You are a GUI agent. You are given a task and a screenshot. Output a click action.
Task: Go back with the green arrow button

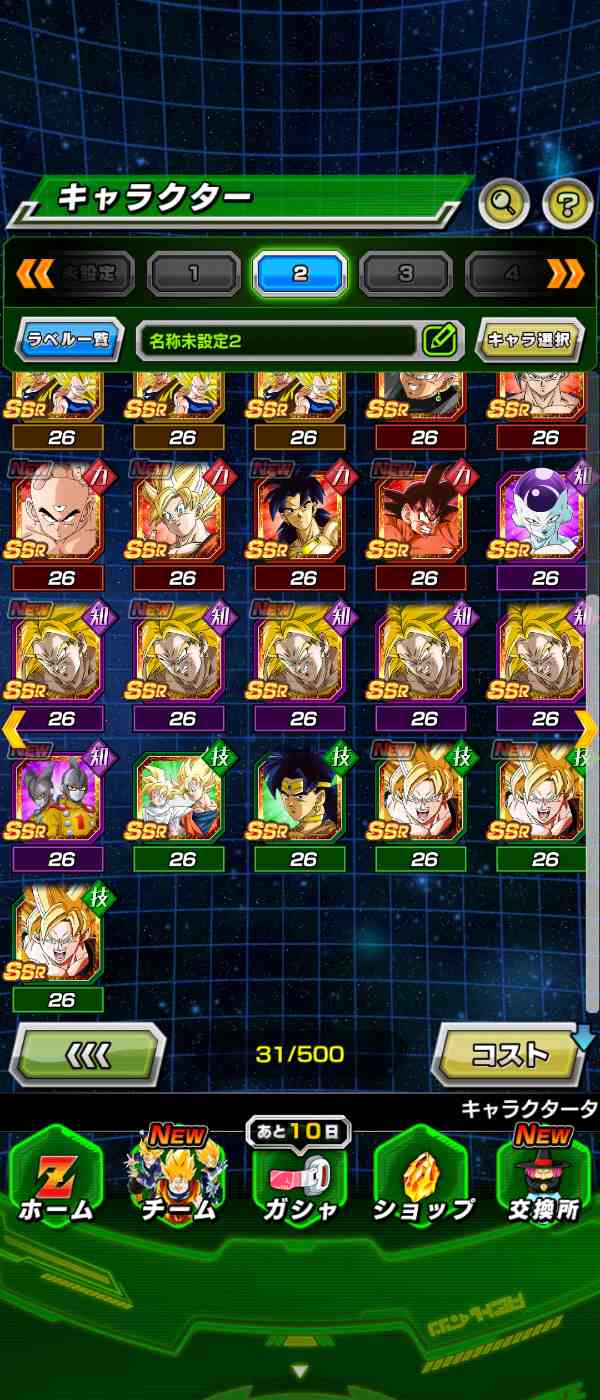(88, 1054)
